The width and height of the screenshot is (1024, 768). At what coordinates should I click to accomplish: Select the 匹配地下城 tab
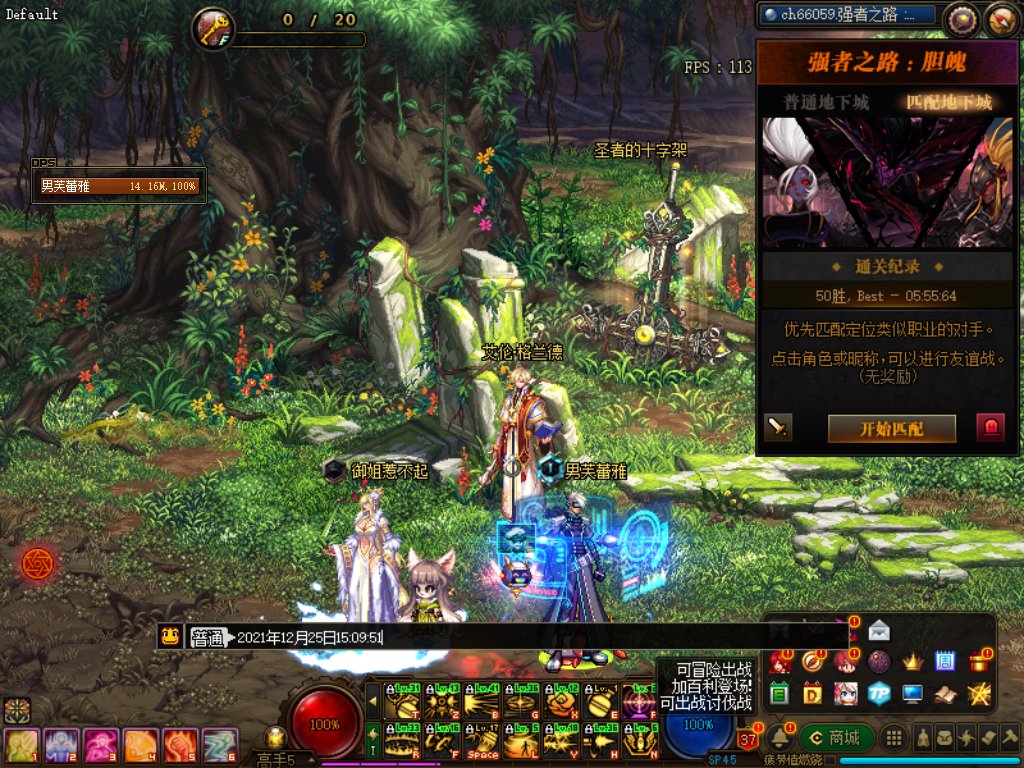click(949, 102)
